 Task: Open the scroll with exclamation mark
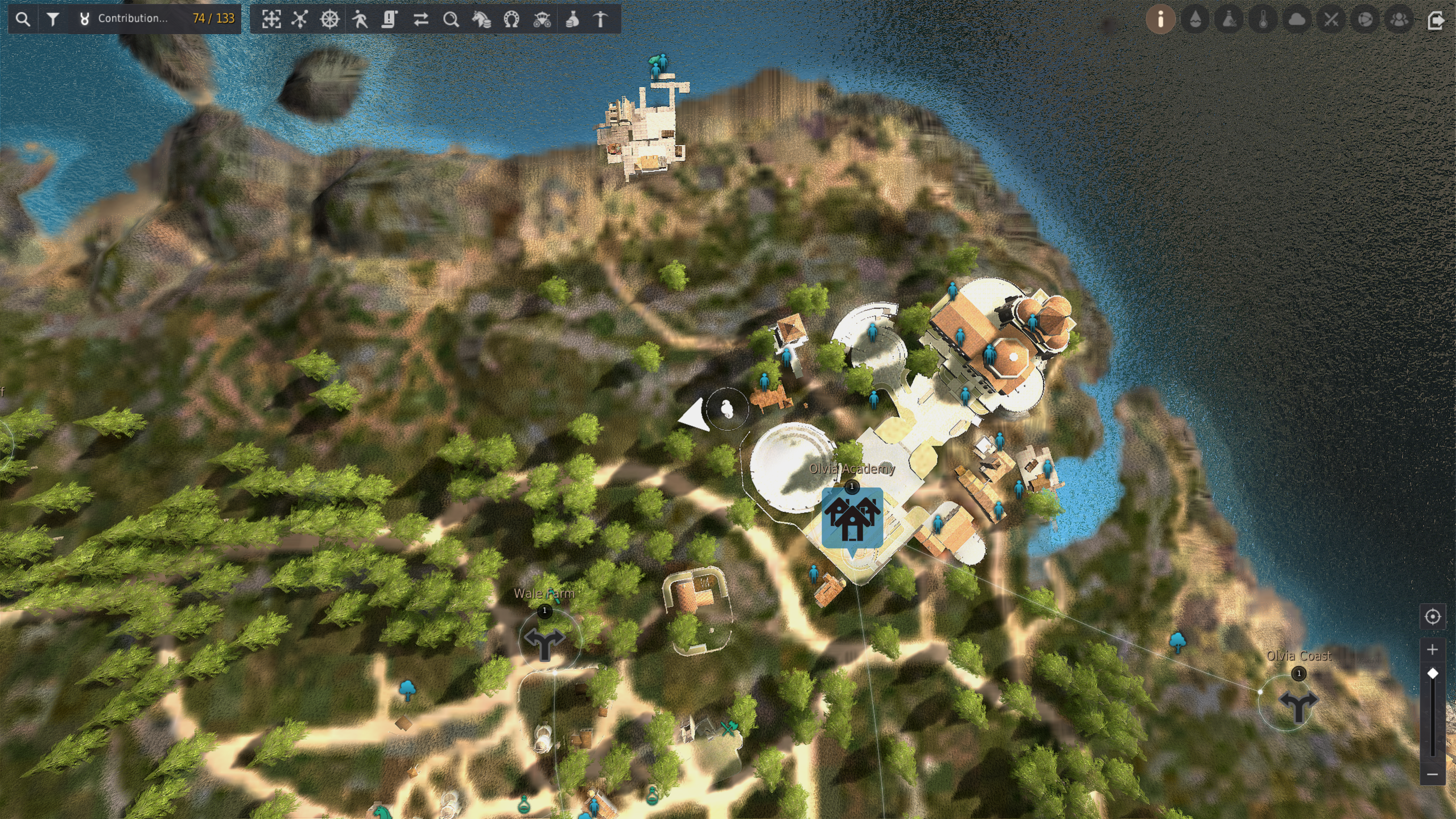click(x=390, y=19)
